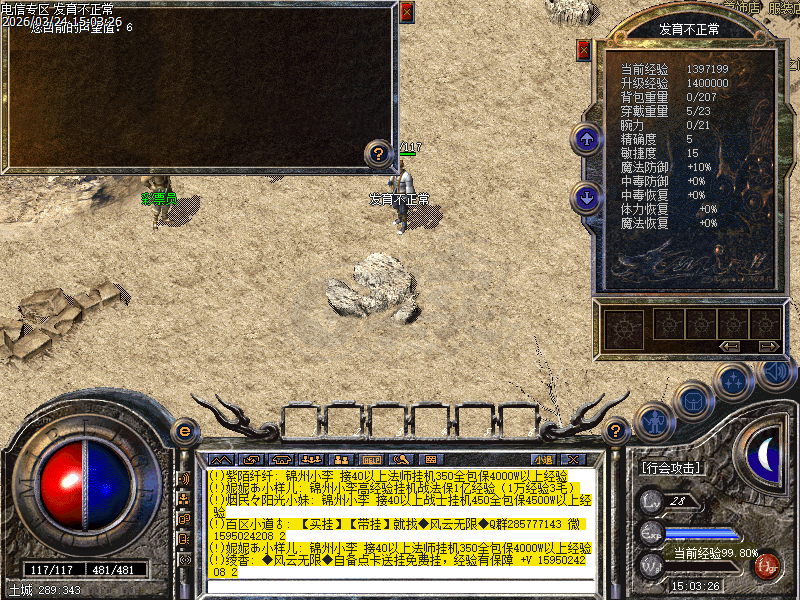Open the telephone icon in the chat toolbar
The height and width of the screenshot is (600, 800).
pos(279,460)
